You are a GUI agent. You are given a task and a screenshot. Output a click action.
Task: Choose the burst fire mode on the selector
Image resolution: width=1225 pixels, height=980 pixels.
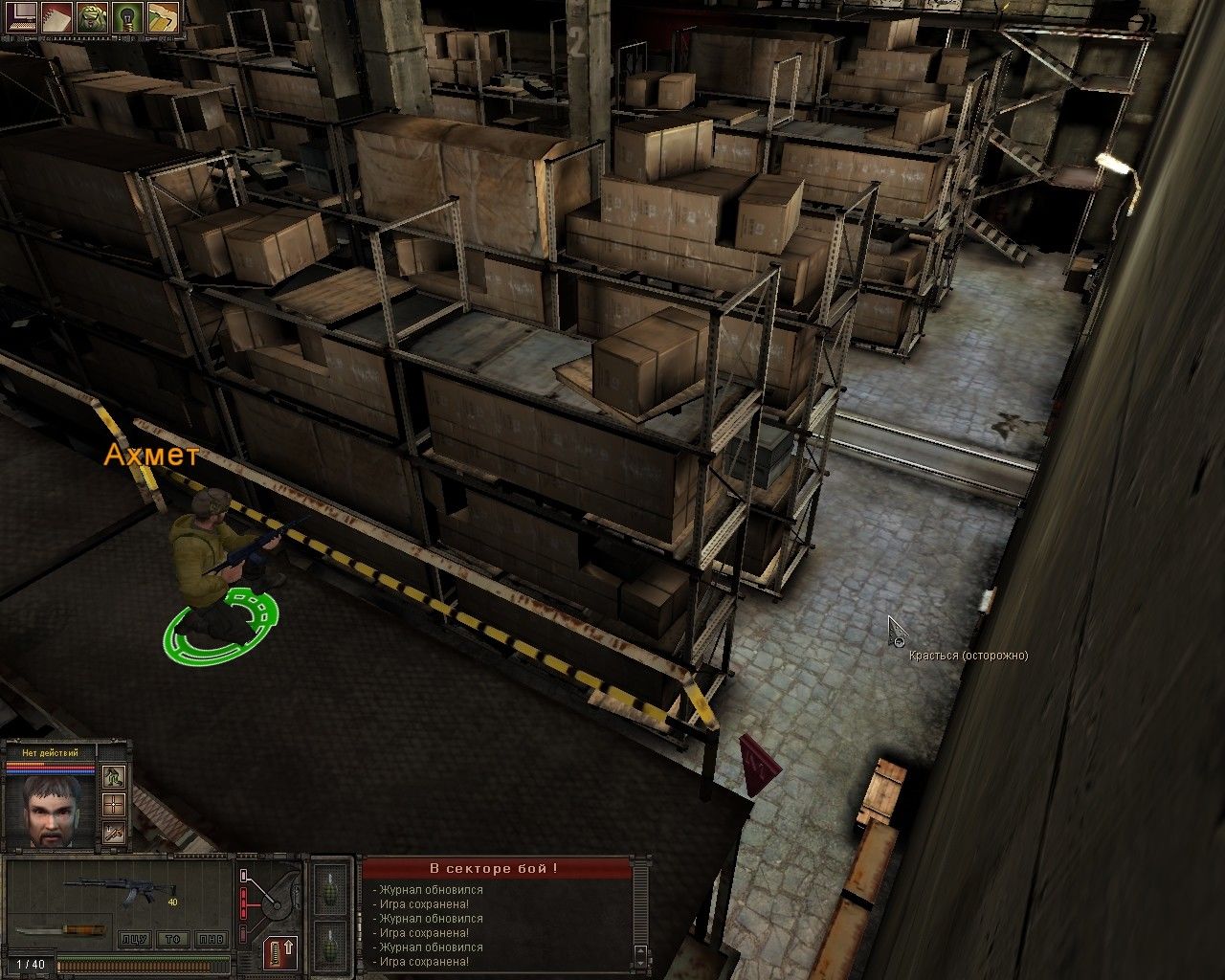point(243,903)
